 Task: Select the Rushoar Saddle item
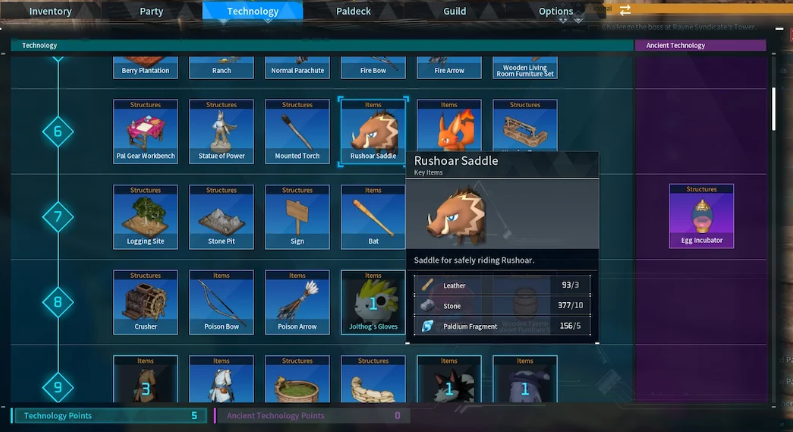373,131
